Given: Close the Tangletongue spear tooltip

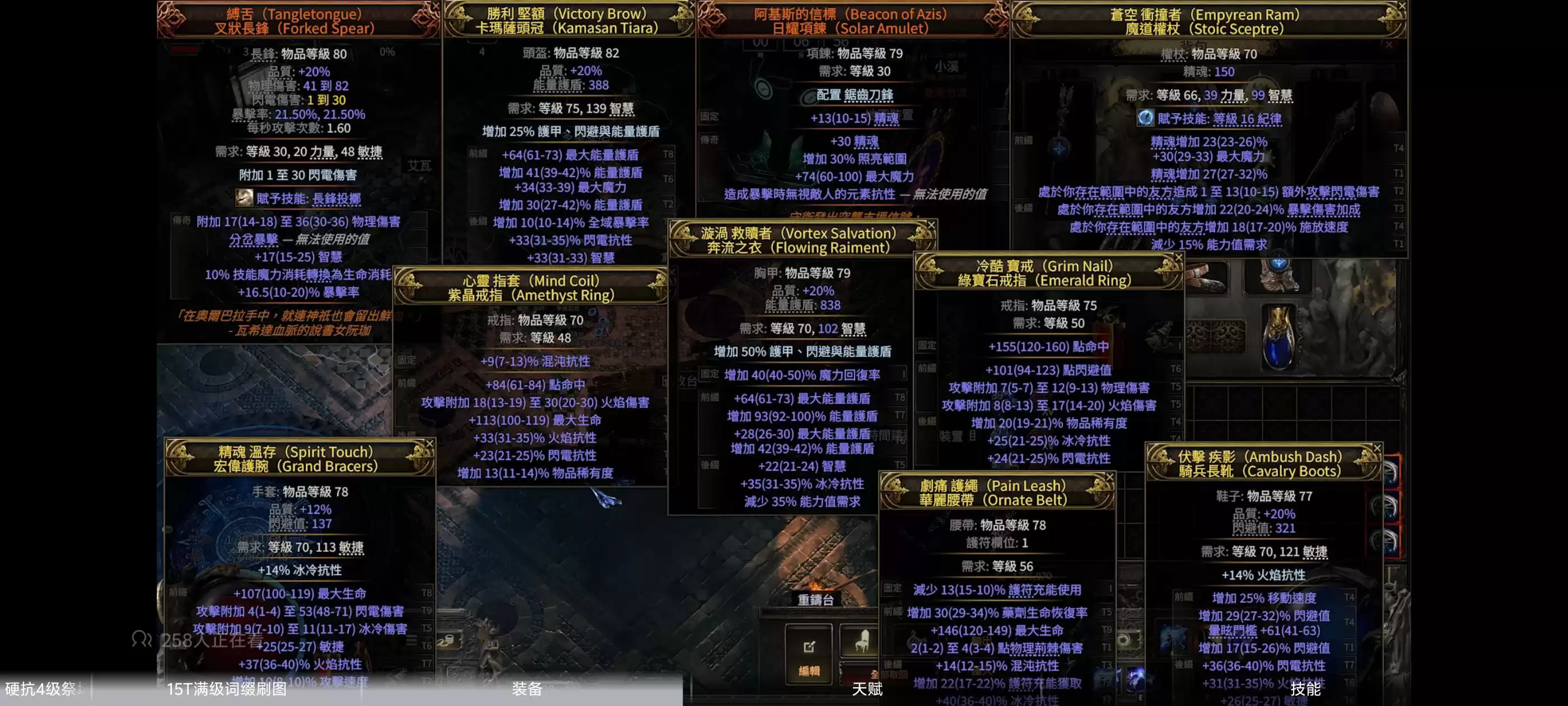Looking at the screenshot, I should click(x=435, y=6).
